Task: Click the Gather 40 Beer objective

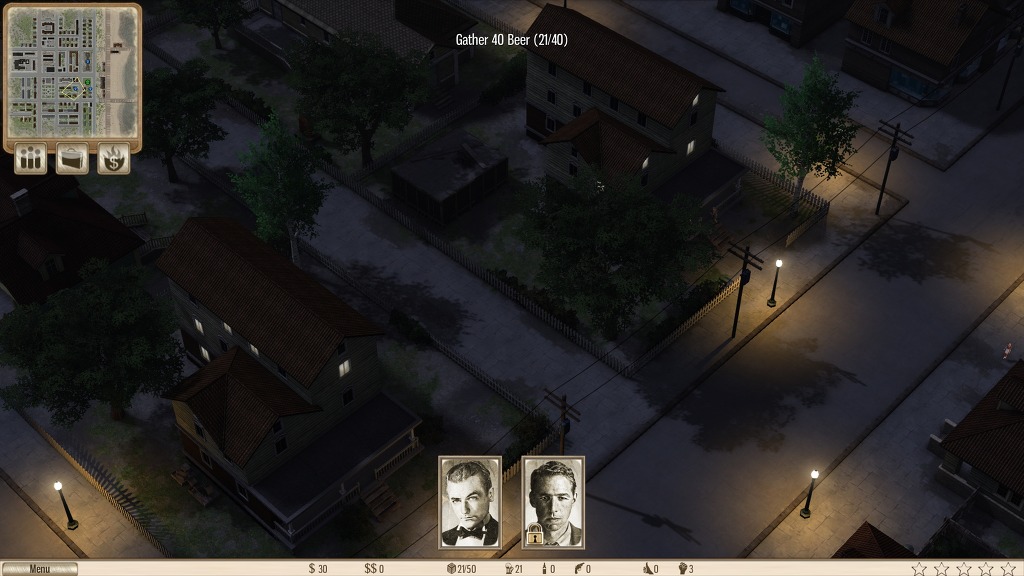Action: (x=512, y=40)
